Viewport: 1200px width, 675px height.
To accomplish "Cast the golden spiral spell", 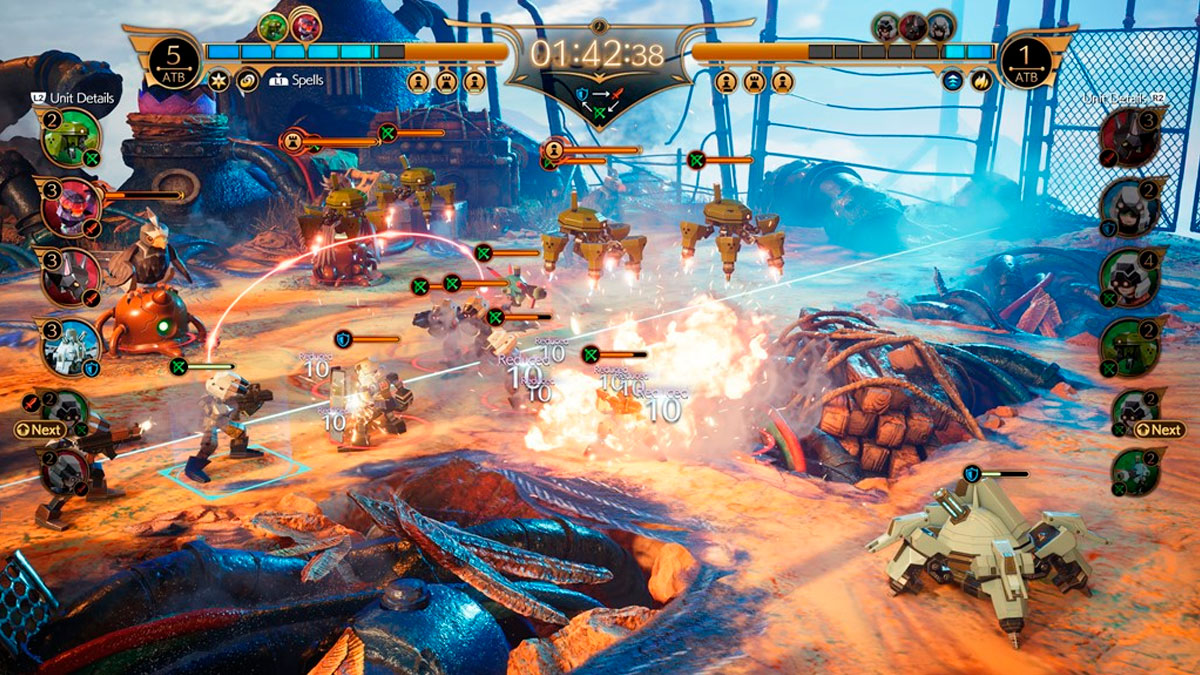I will point(247,80).
